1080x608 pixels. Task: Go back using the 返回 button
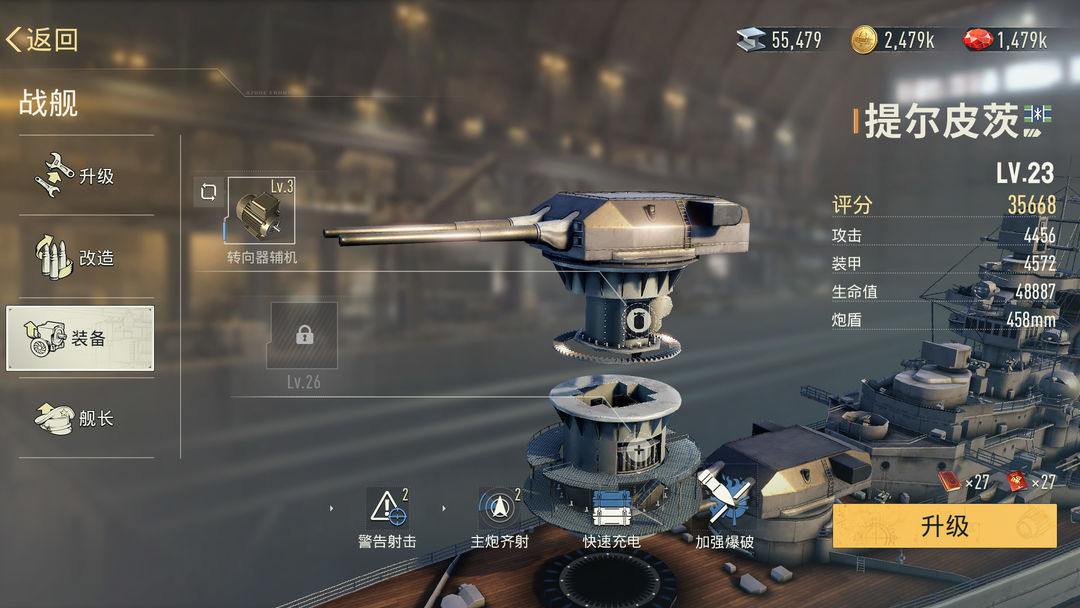pos(42,40)
